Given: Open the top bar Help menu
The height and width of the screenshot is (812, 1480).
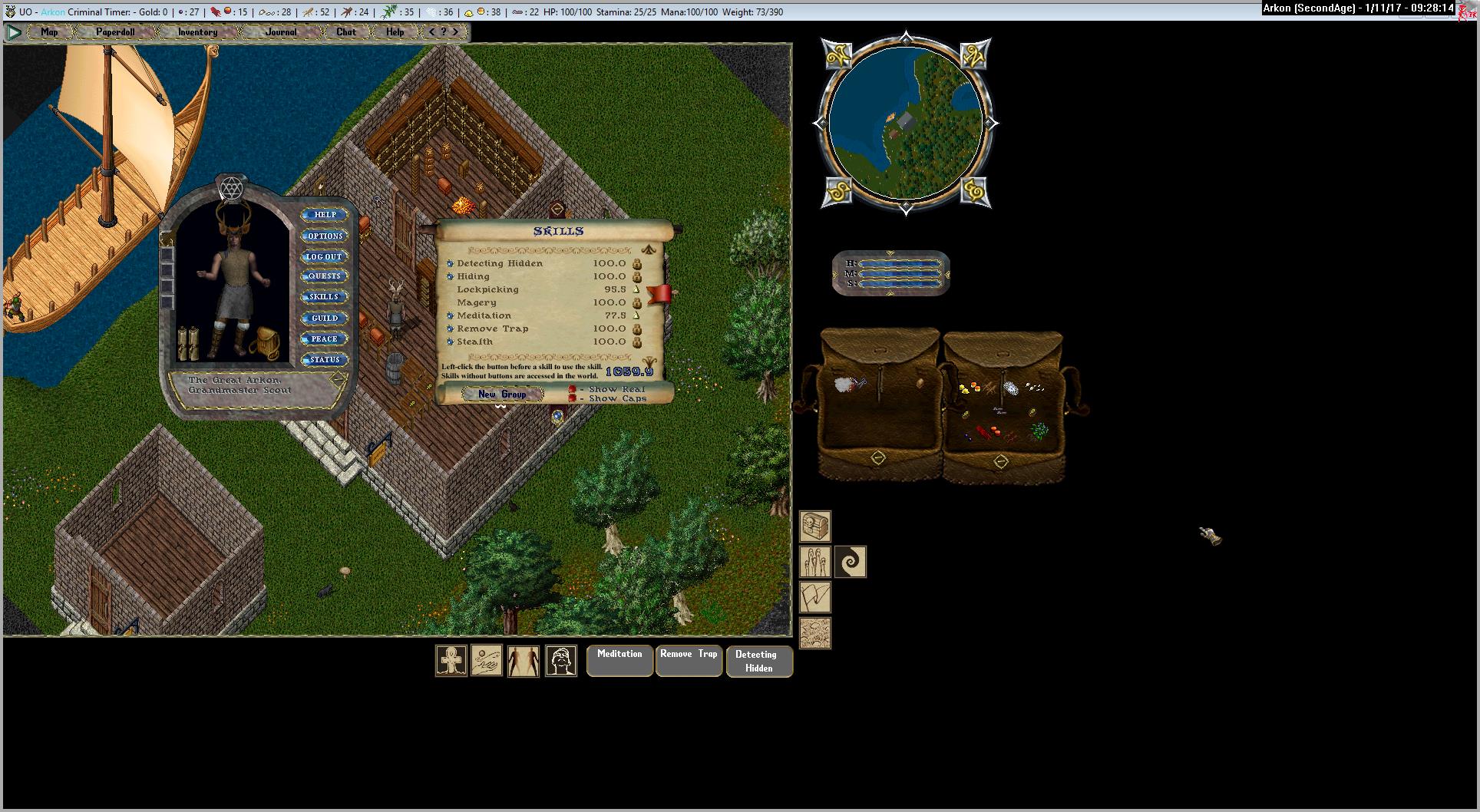Looking at the screenshot, I should click(395, 32).
